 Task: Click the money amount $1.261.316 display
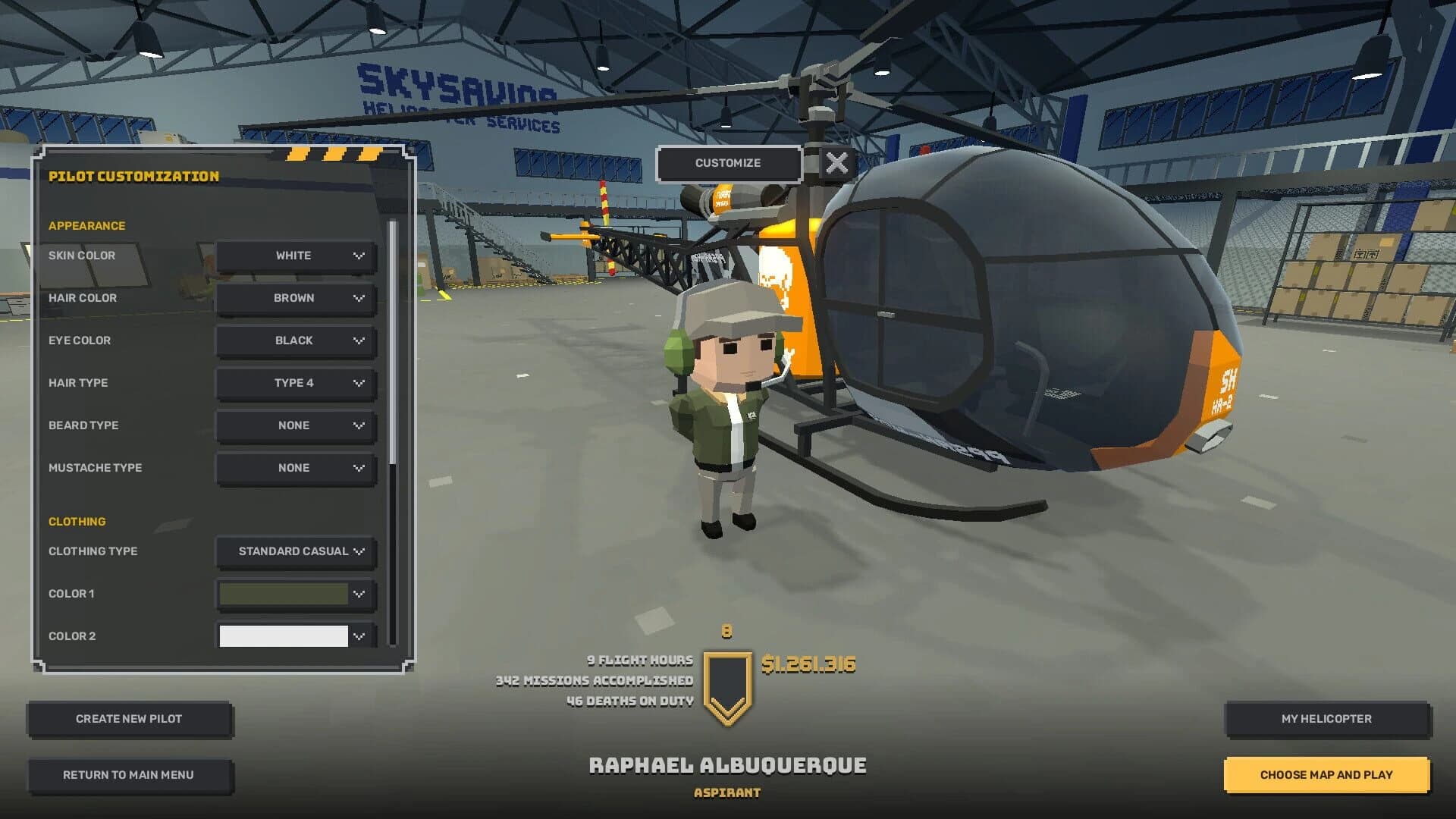click(808, 663)
